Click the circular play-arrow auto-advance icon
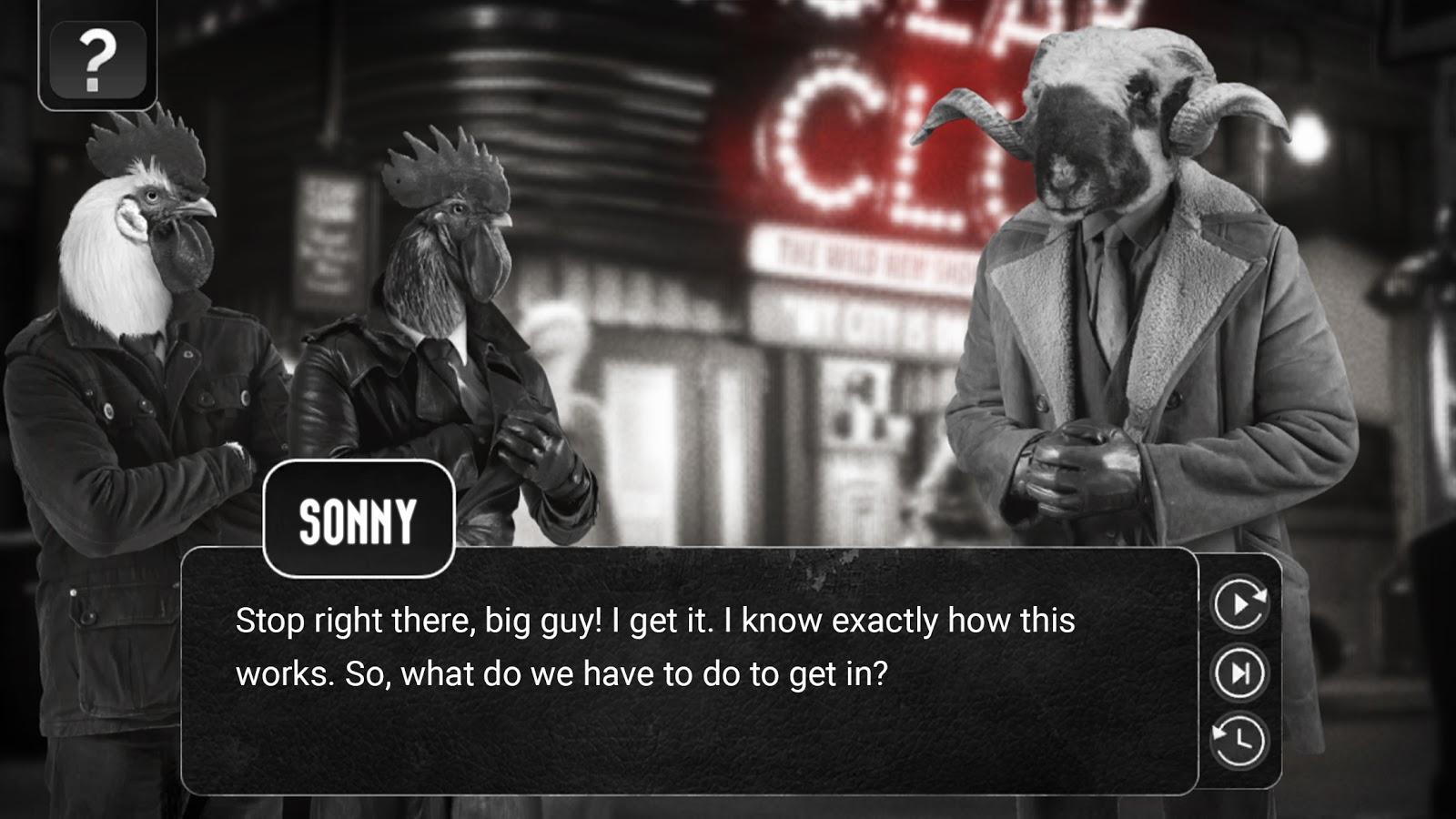This screenshot has height=819, width=1456. click(1240, 601)
